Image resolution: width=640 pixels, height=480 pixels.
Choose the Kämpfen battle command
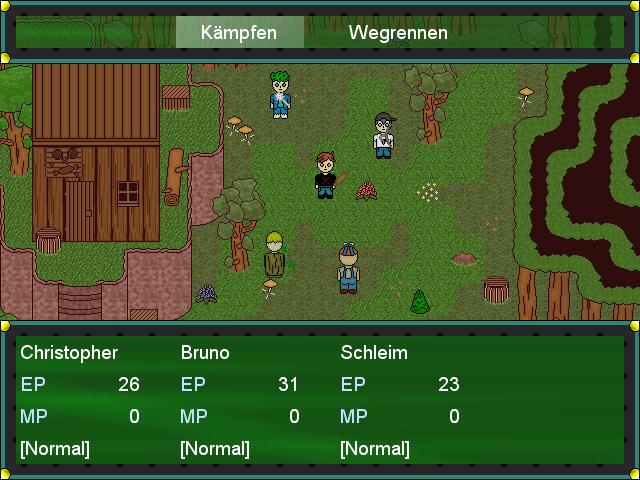pyautogui.click(x=239, y=32)
